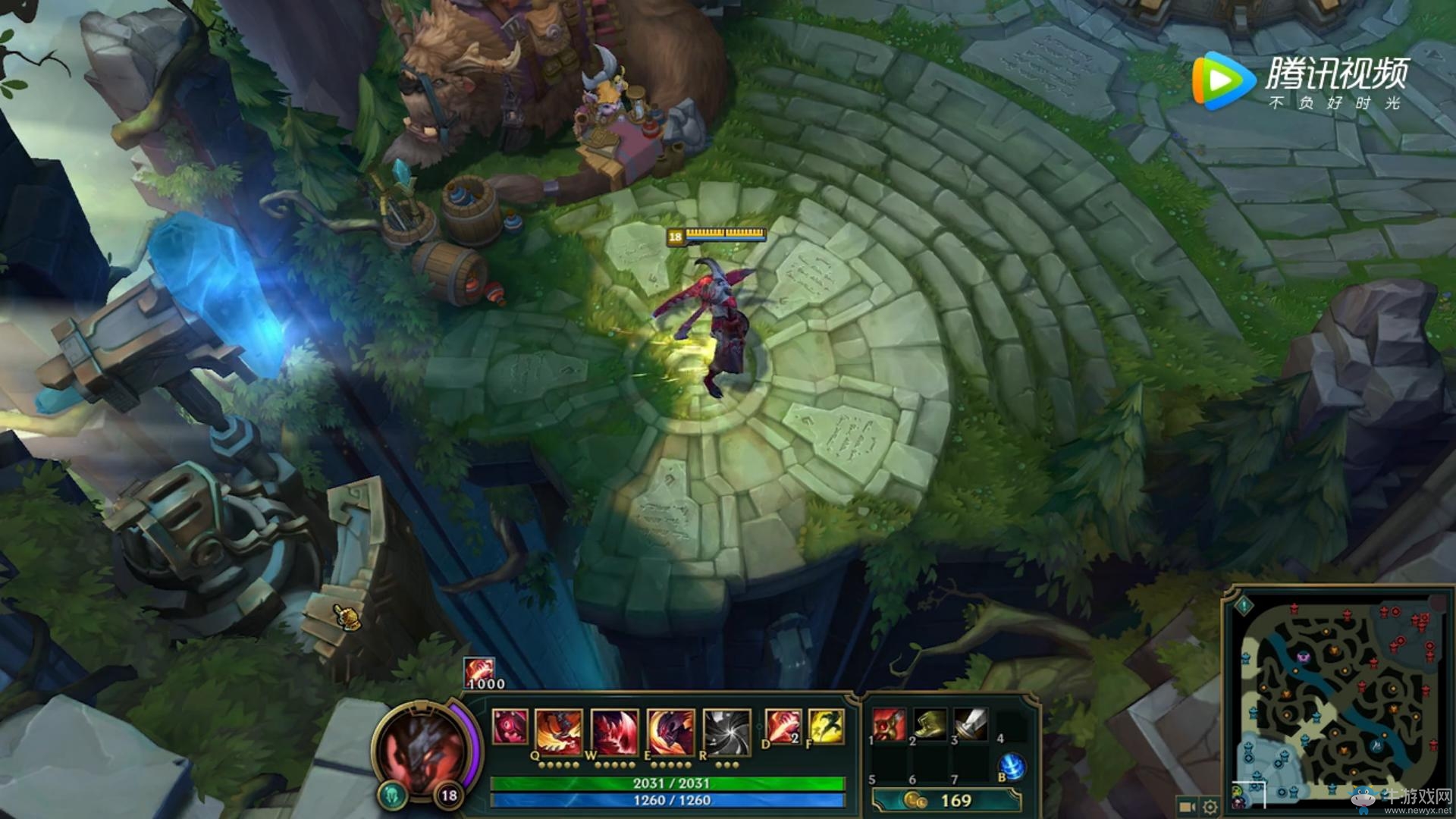This screenshot has height=819, width=1456.
Task: Cast the D summoner spell Ignite
Action: point(782,725)
